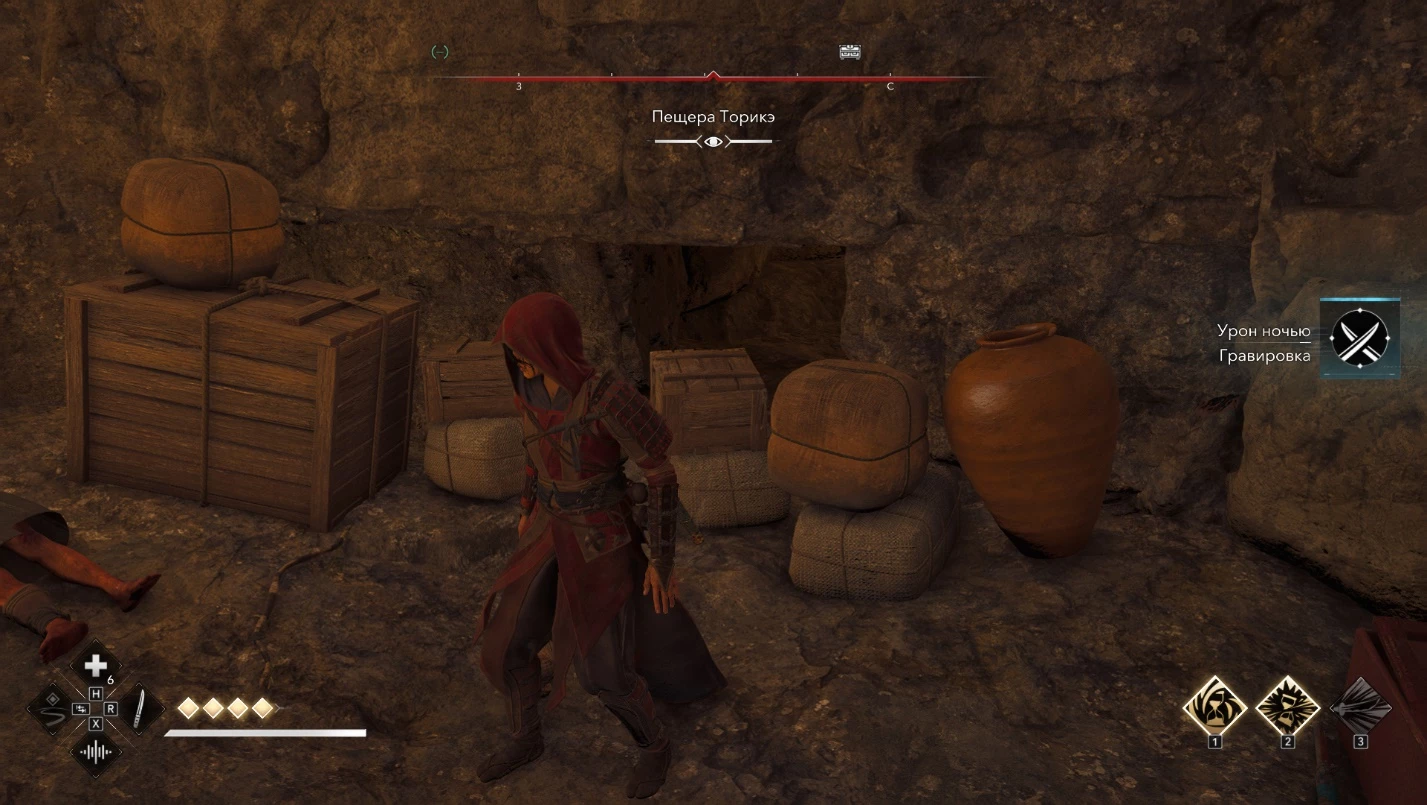
Task: Select the whip rope tool slot
Action: [x=52, y=709]
